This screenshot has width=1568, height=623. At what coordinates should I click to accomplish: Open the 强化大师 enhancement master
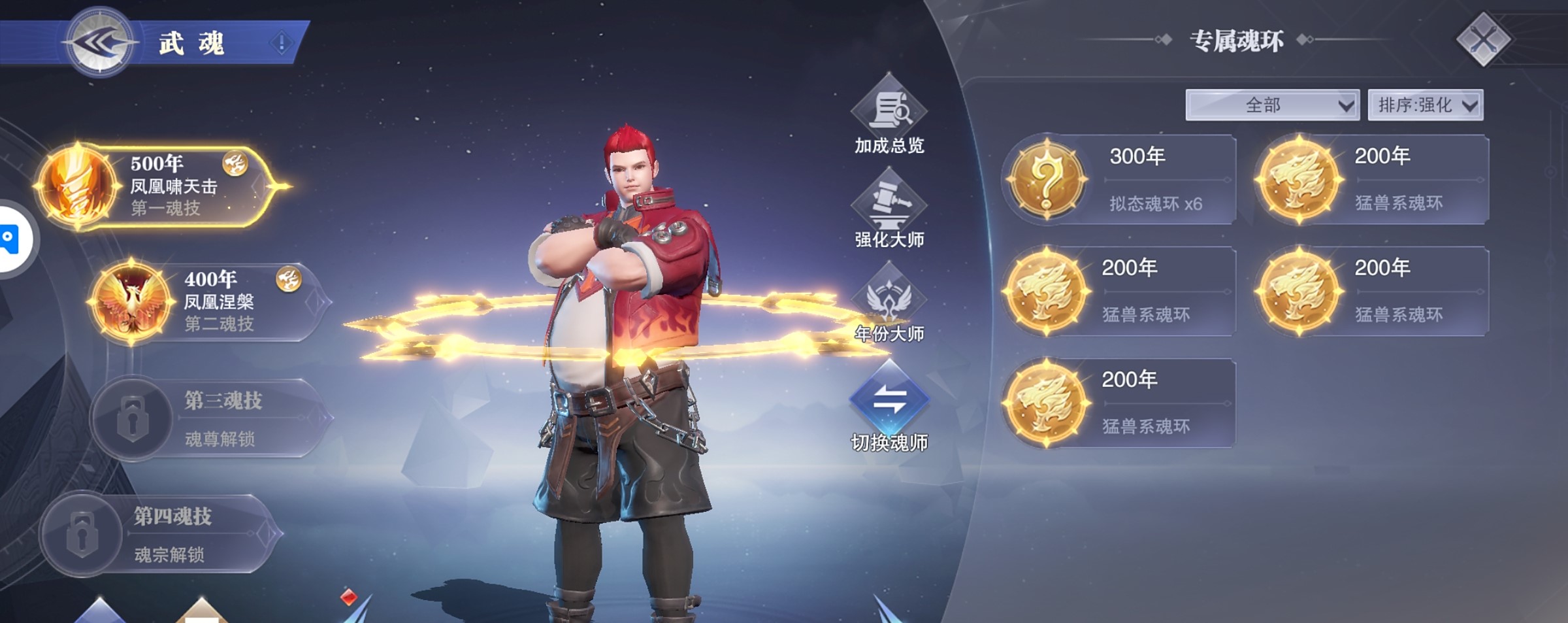(x=889, y=209)
